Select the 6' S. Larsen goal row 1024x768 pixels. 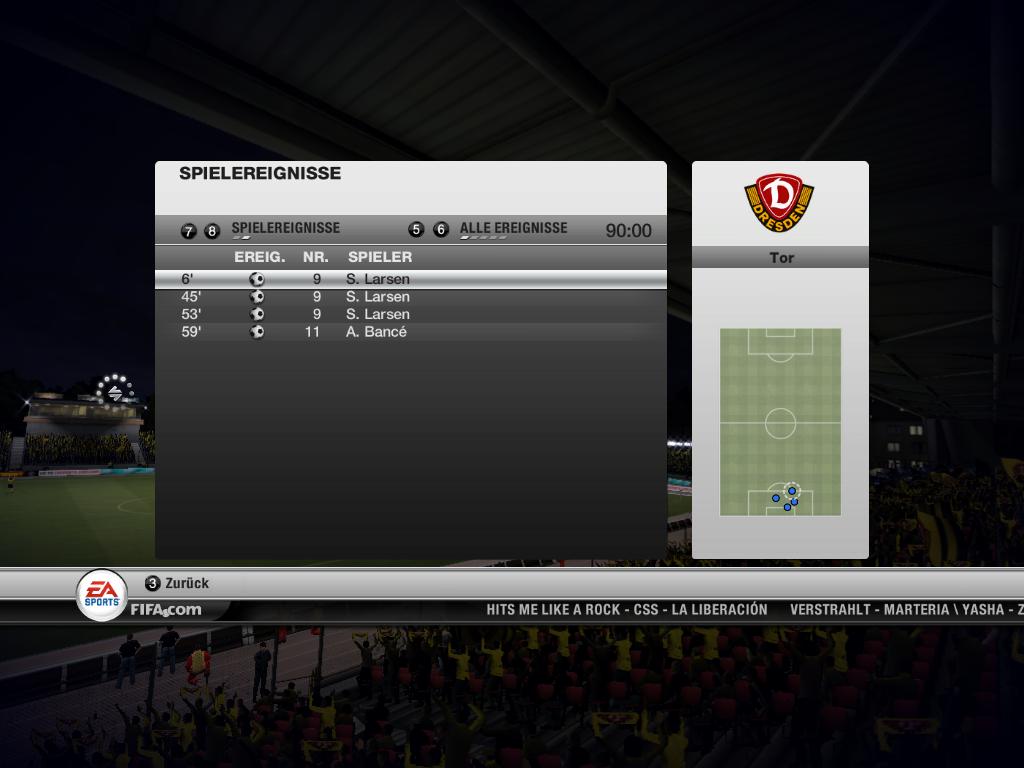(x=410, y=279)
